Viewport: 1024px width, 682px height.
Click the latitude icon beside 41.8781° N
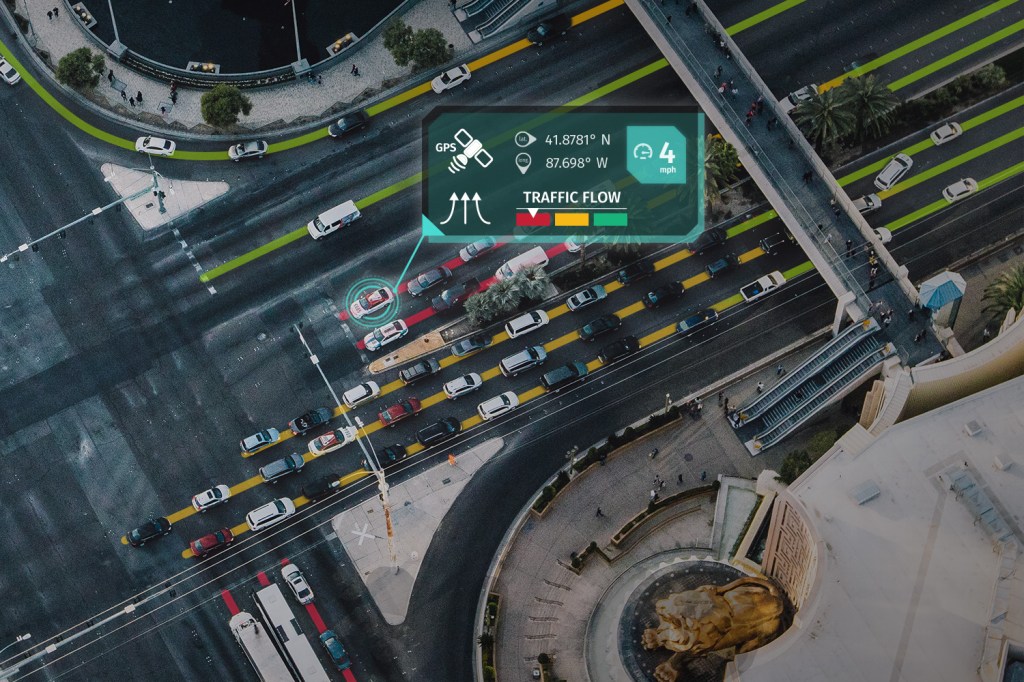(x=522, y=140)
